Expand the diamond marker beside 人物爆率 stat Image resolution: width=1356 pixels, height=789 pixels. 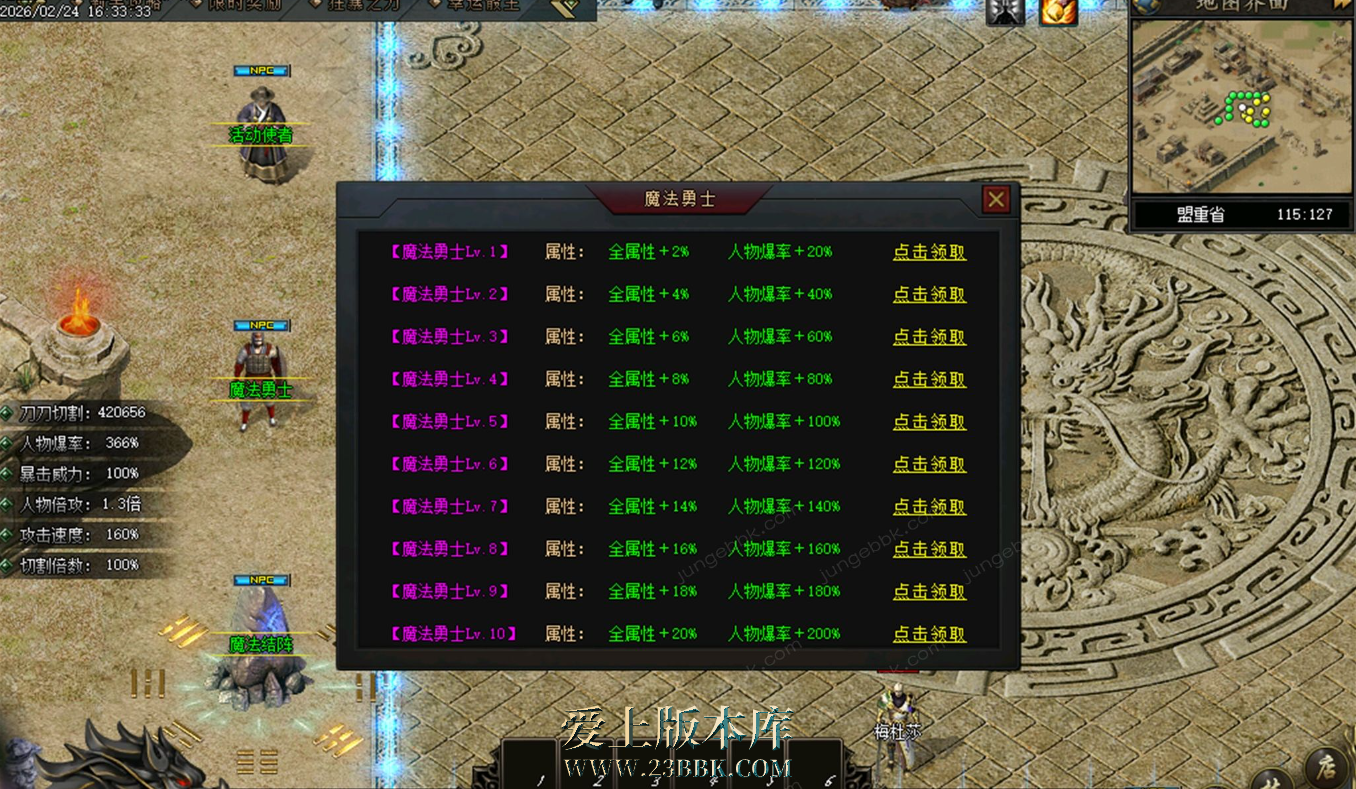7,441
